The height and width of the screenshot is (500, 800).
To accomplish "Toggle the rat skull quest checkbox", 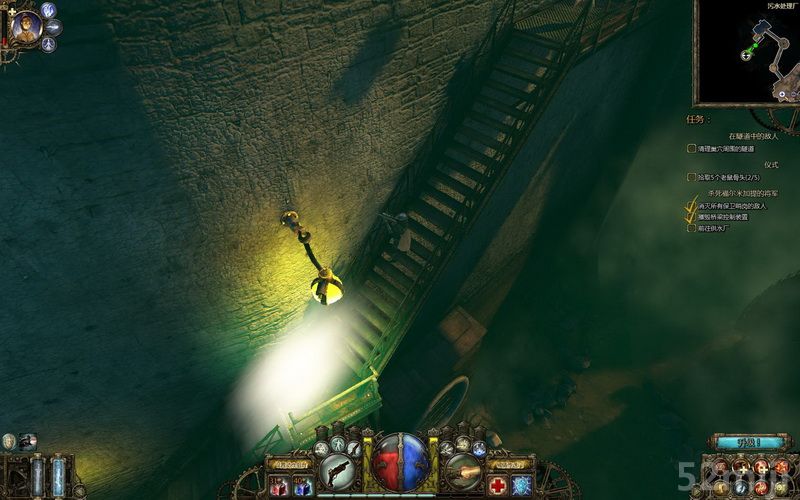I will [691, 177].
